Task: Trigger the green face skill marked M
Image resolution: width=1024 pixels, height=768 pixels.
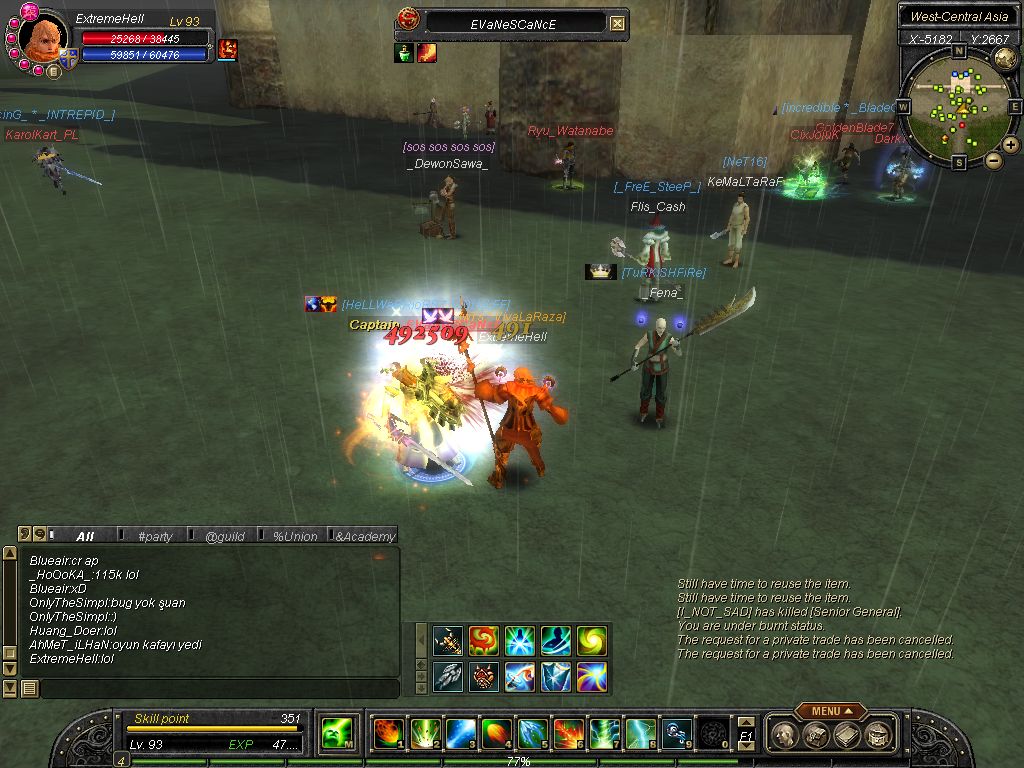Action: pyautogui.click(x=335, y=734)
